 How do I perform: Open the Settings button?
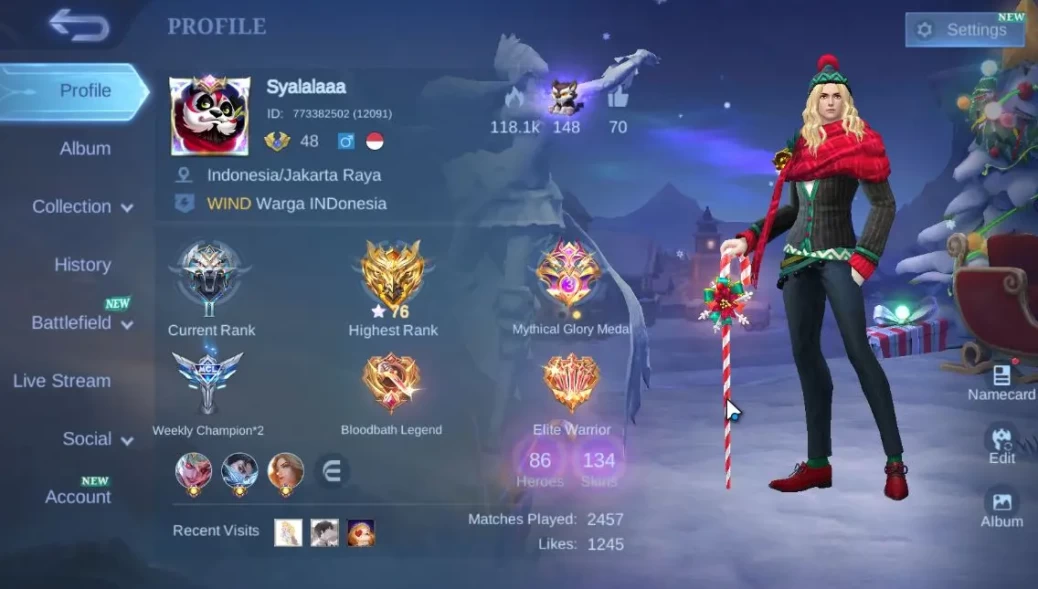tap(963, 30)
